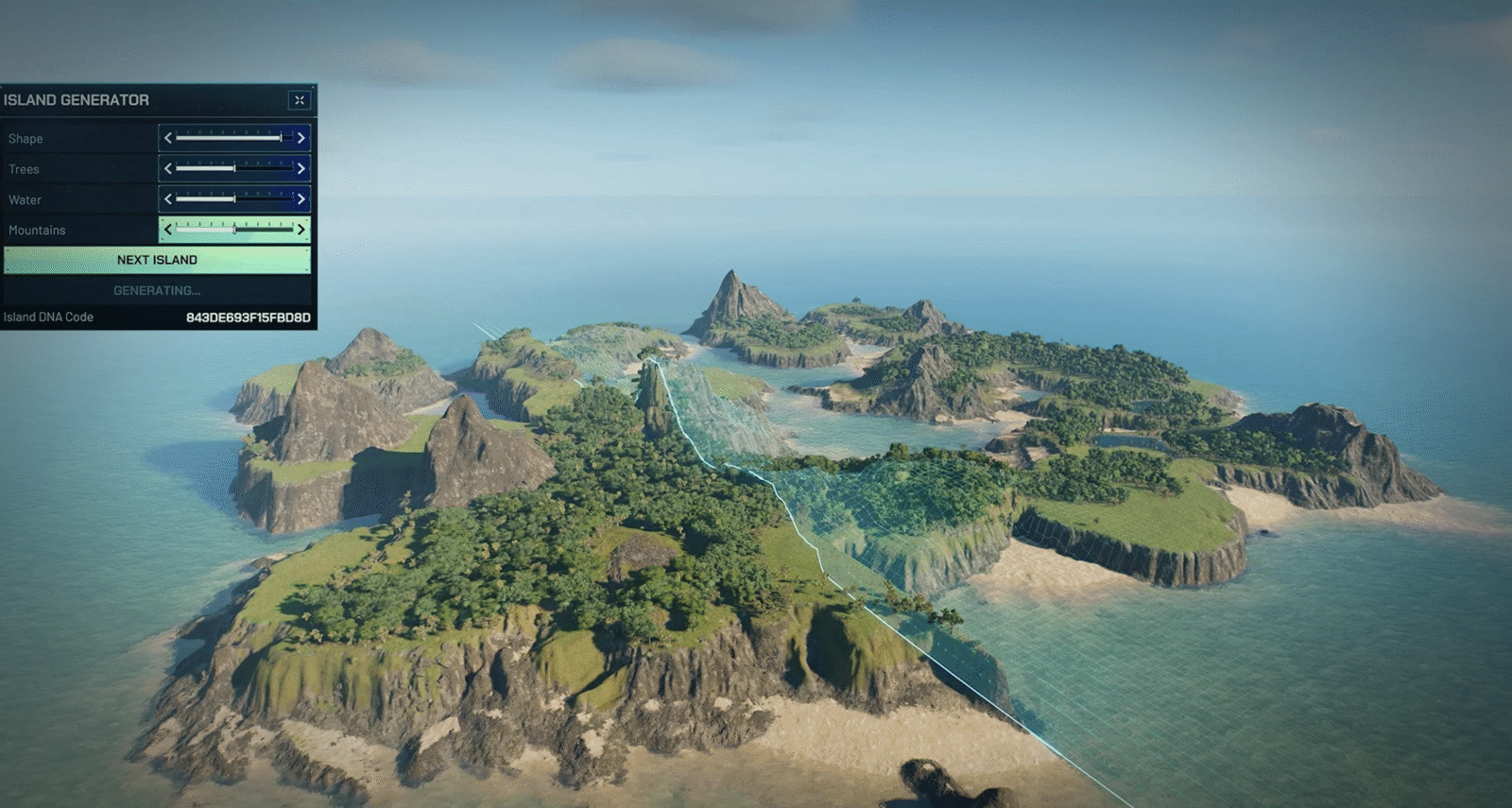Screen dimensions: 1512x808
Task: Click the Water slider track
Action: pyautogui.click(x=234, y=199)
